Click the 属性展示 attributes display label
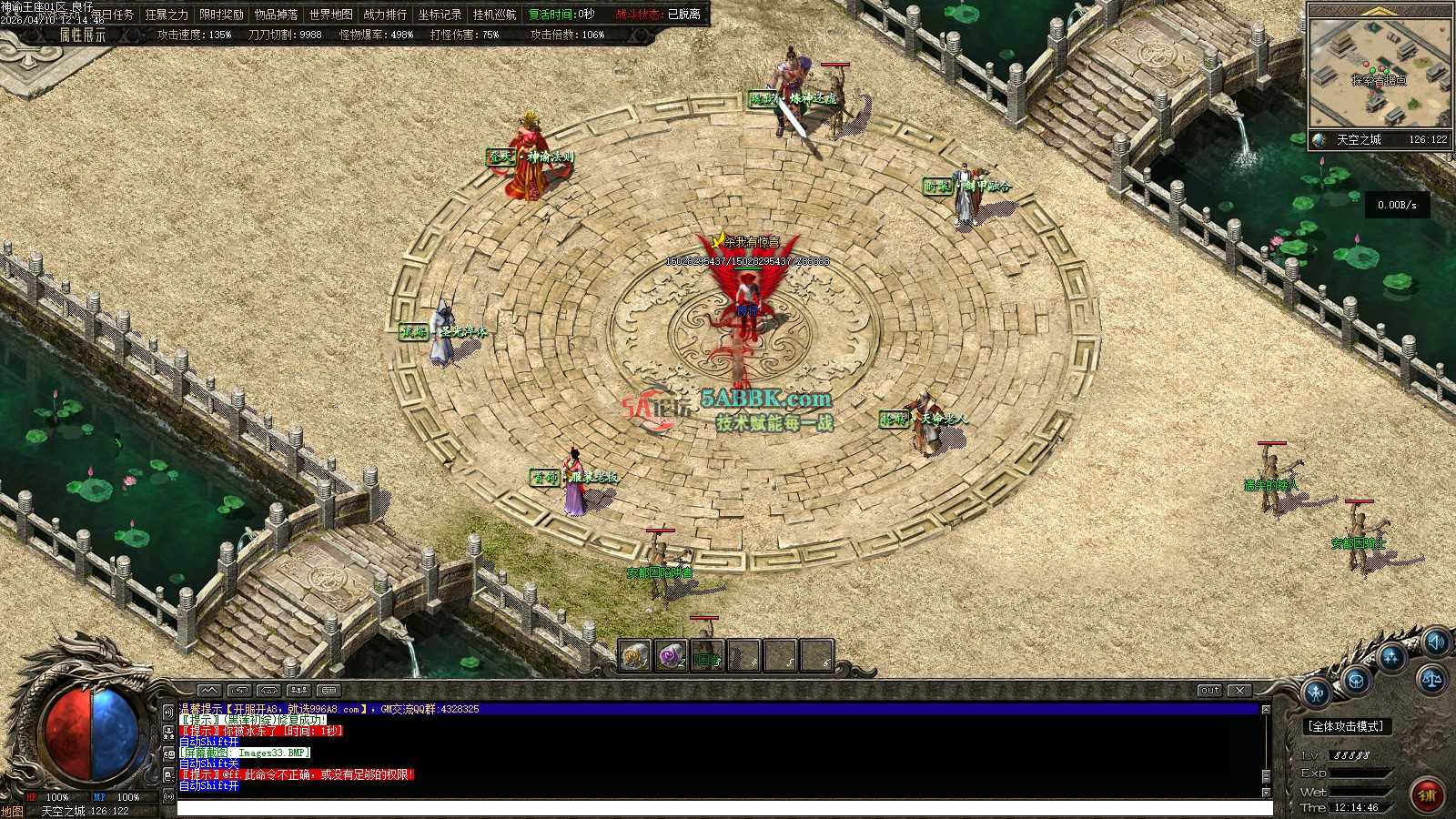The image size is (1456, 819). [83, 35]
